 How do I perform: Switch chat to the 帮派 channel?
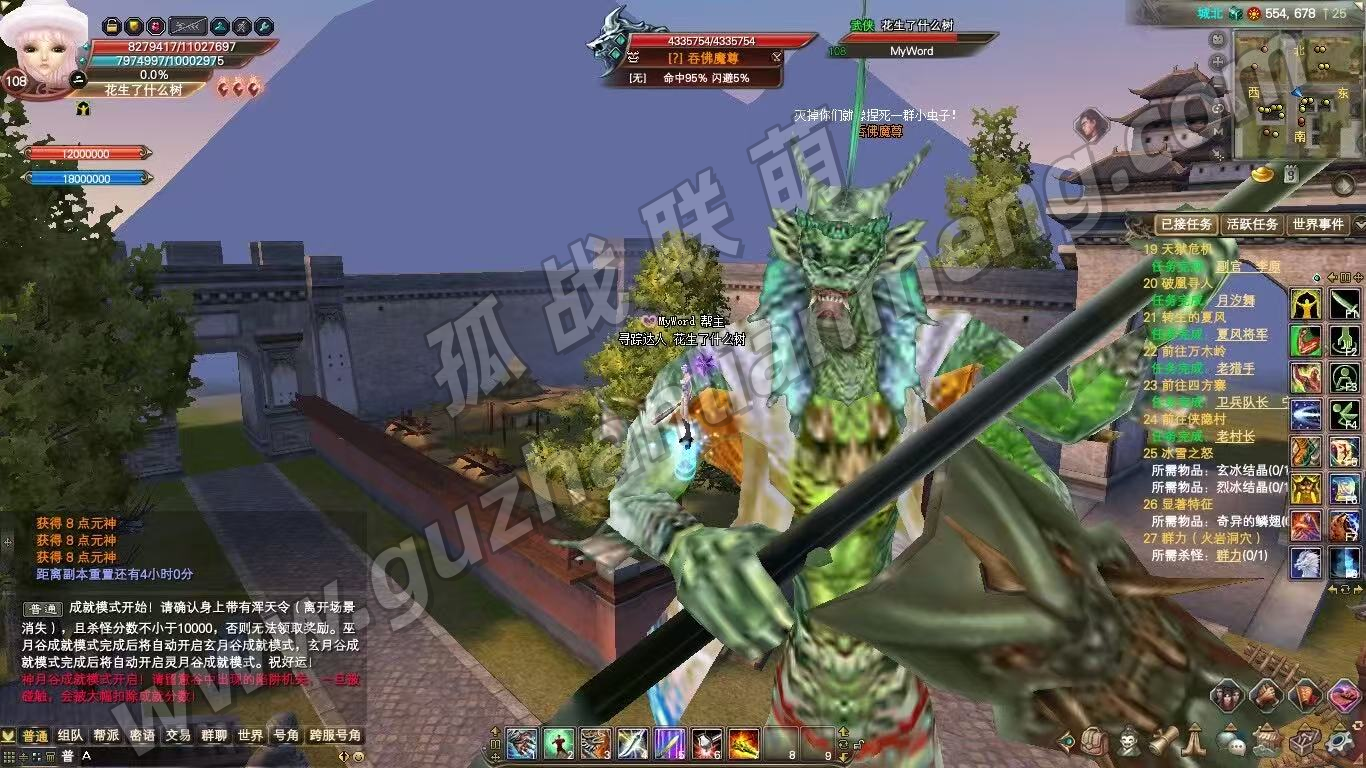click(106, 736)
